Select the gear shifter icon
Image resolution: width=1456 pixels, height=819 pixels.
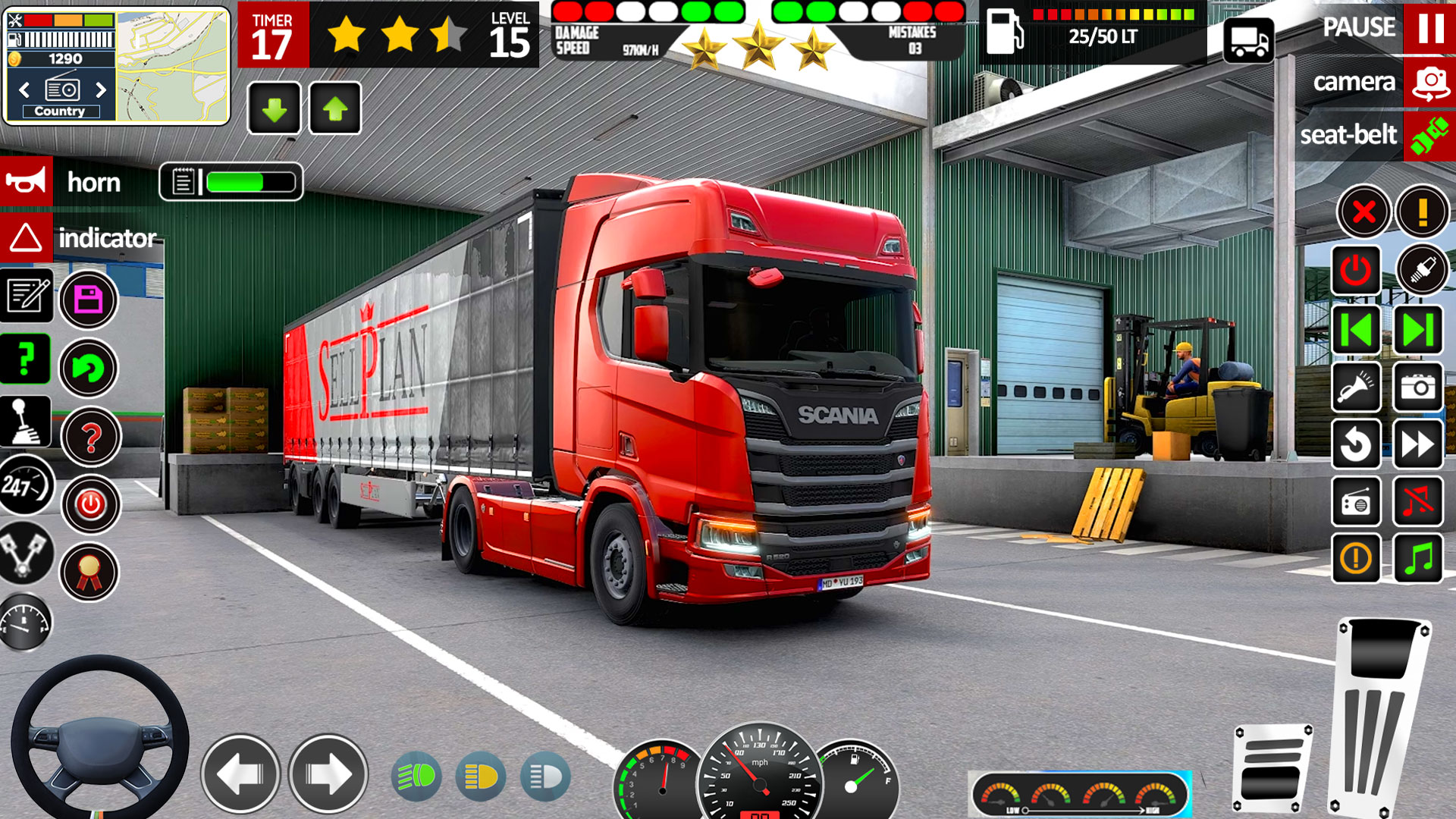pyautogui.click(x=25, y=422)
